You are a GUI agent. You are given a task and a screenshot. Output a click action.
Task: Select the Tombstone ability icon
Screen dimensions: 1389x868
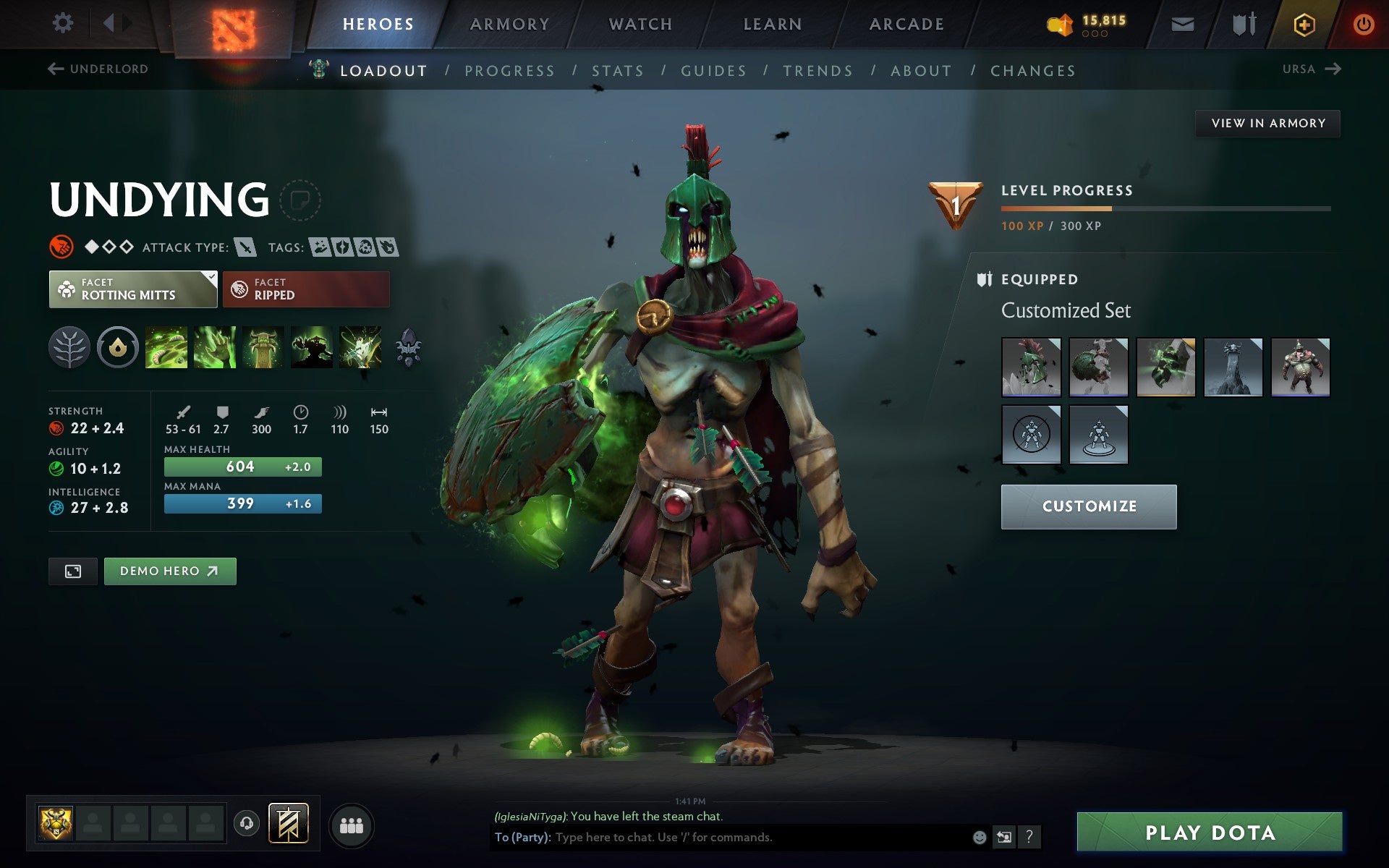click(x=263, y=347)
